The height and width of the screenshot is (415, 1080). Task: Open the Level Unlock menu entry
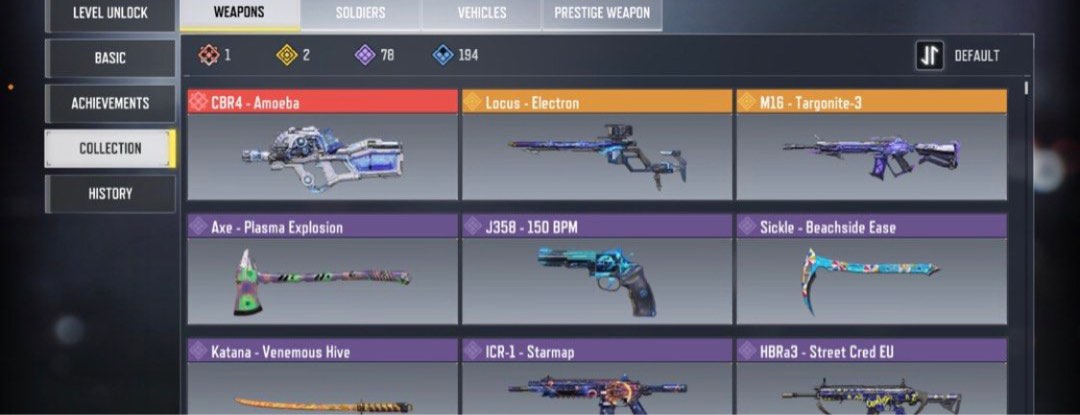[x=110, y=13]
